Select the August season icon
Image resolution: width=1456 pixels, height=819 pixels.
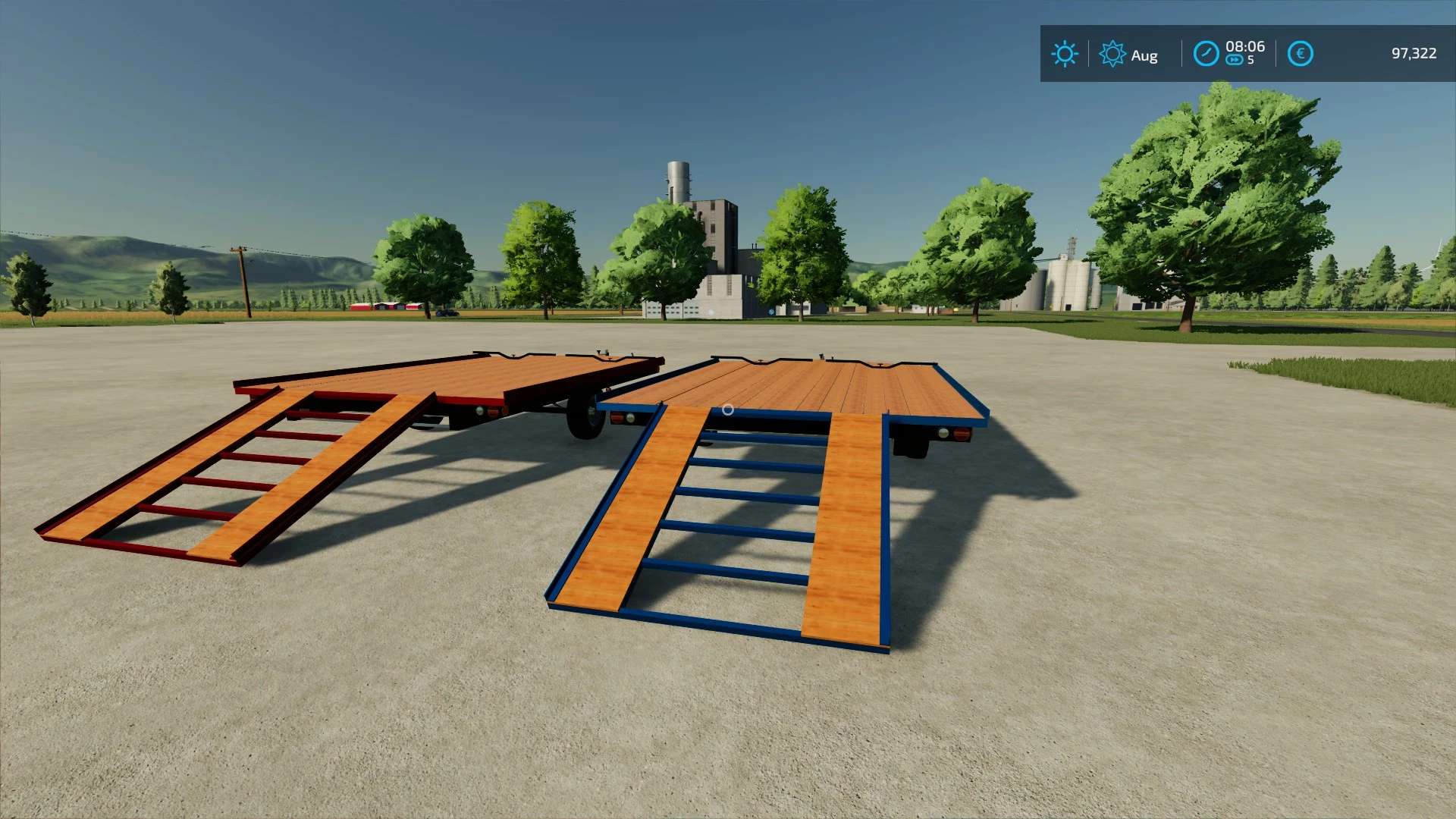(x=1112, y=54)
